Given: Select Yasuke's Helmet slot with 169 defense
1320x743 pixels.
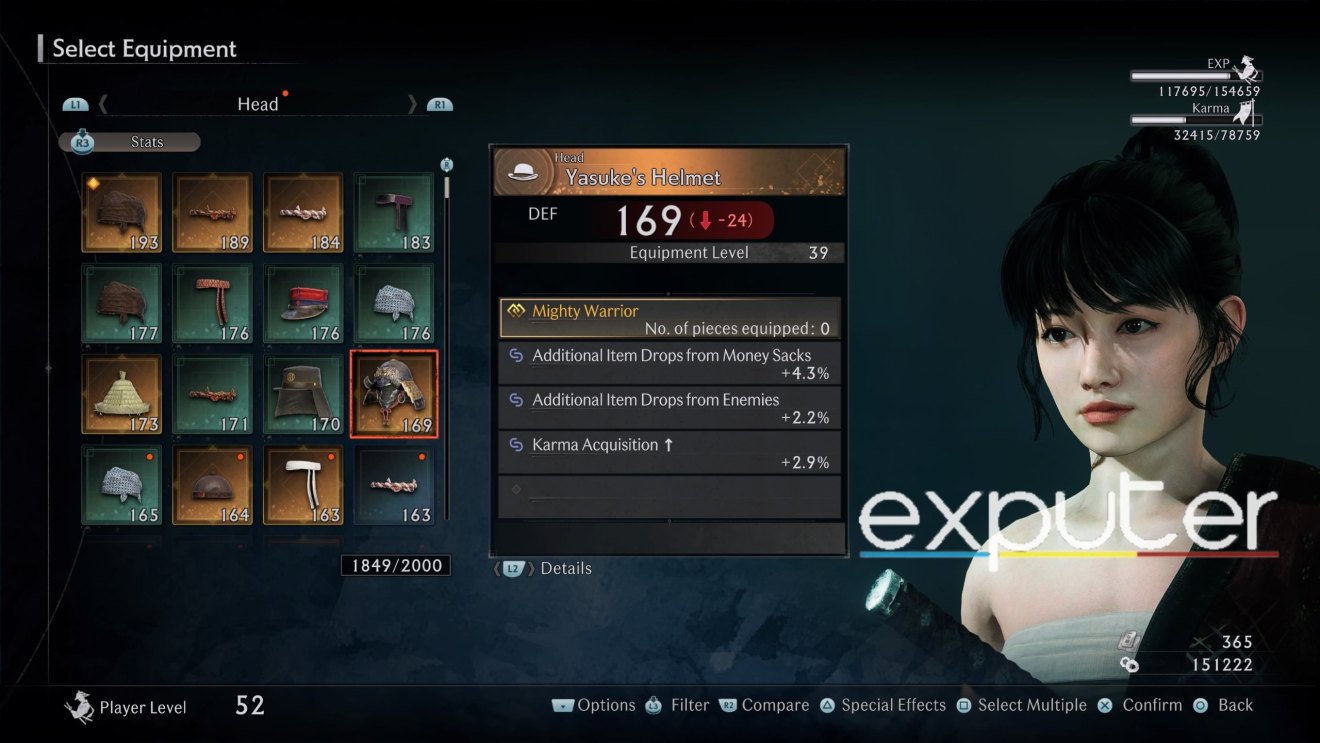Looking at the screenshot, I should [x=394, y=394].
